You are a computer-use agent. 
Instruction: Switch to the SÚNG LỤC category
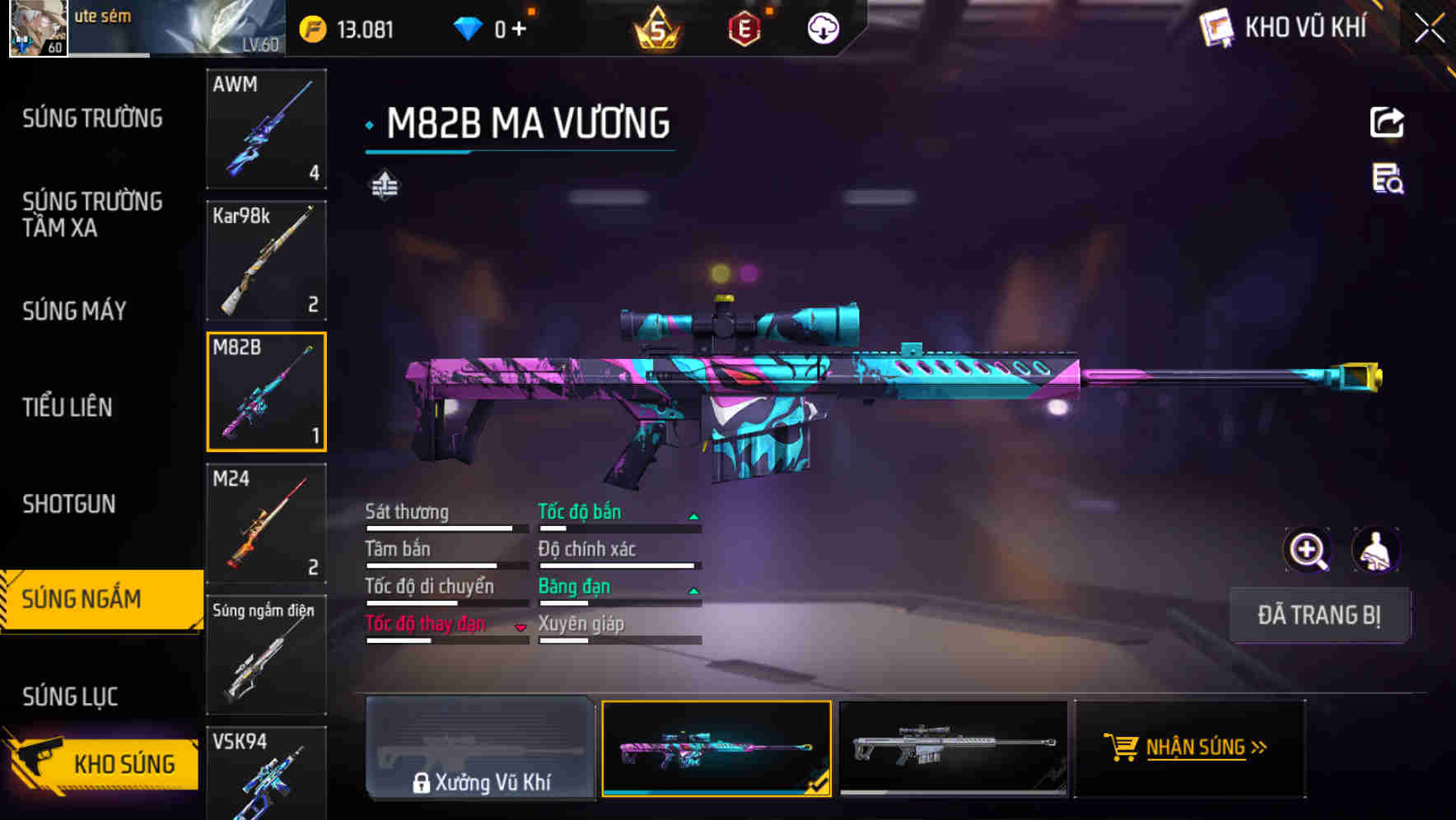pos(71,696)
